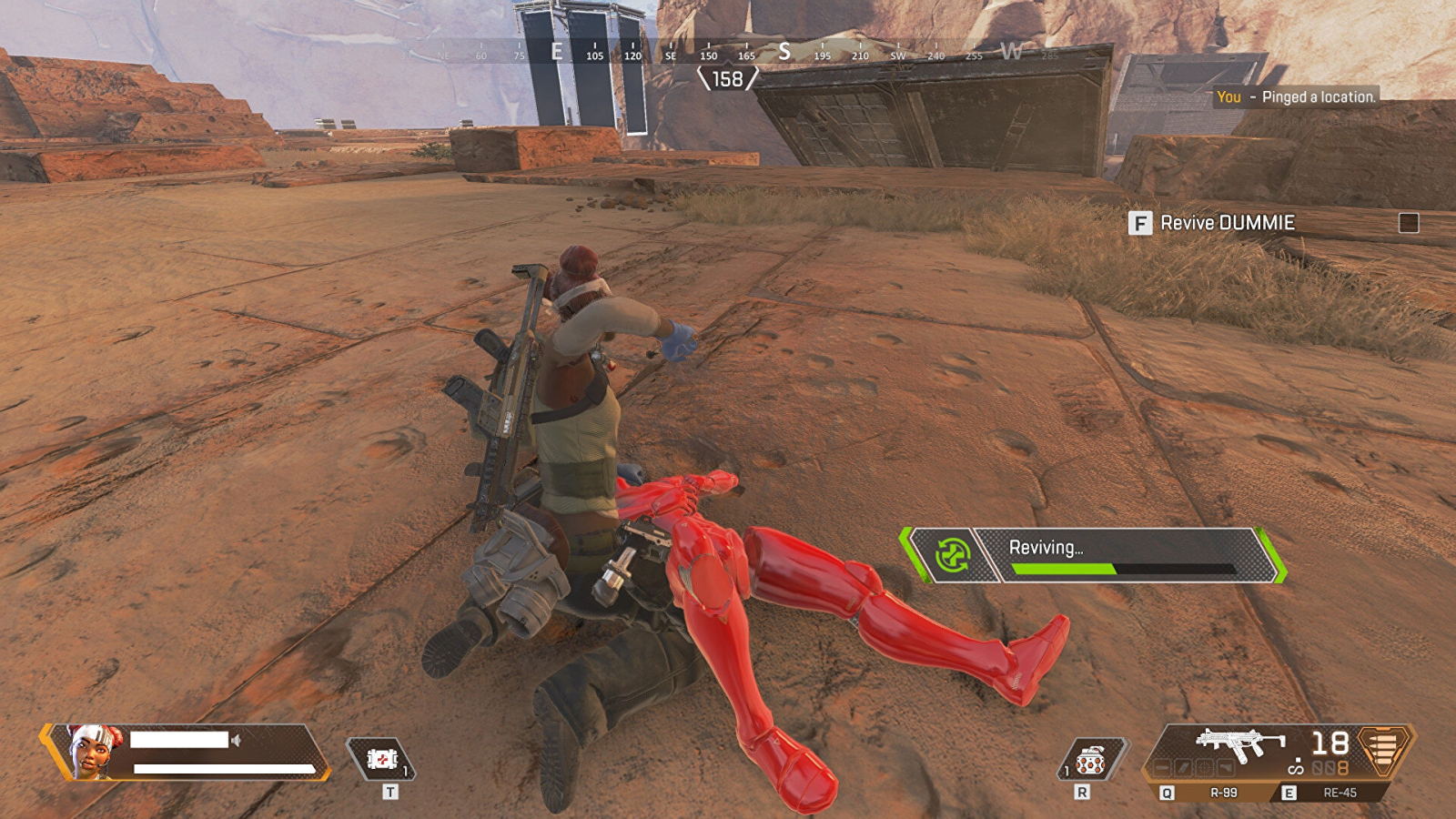Use the grenade ordnance slot
The image size is (1456, 819).
tap(1090, 761)
